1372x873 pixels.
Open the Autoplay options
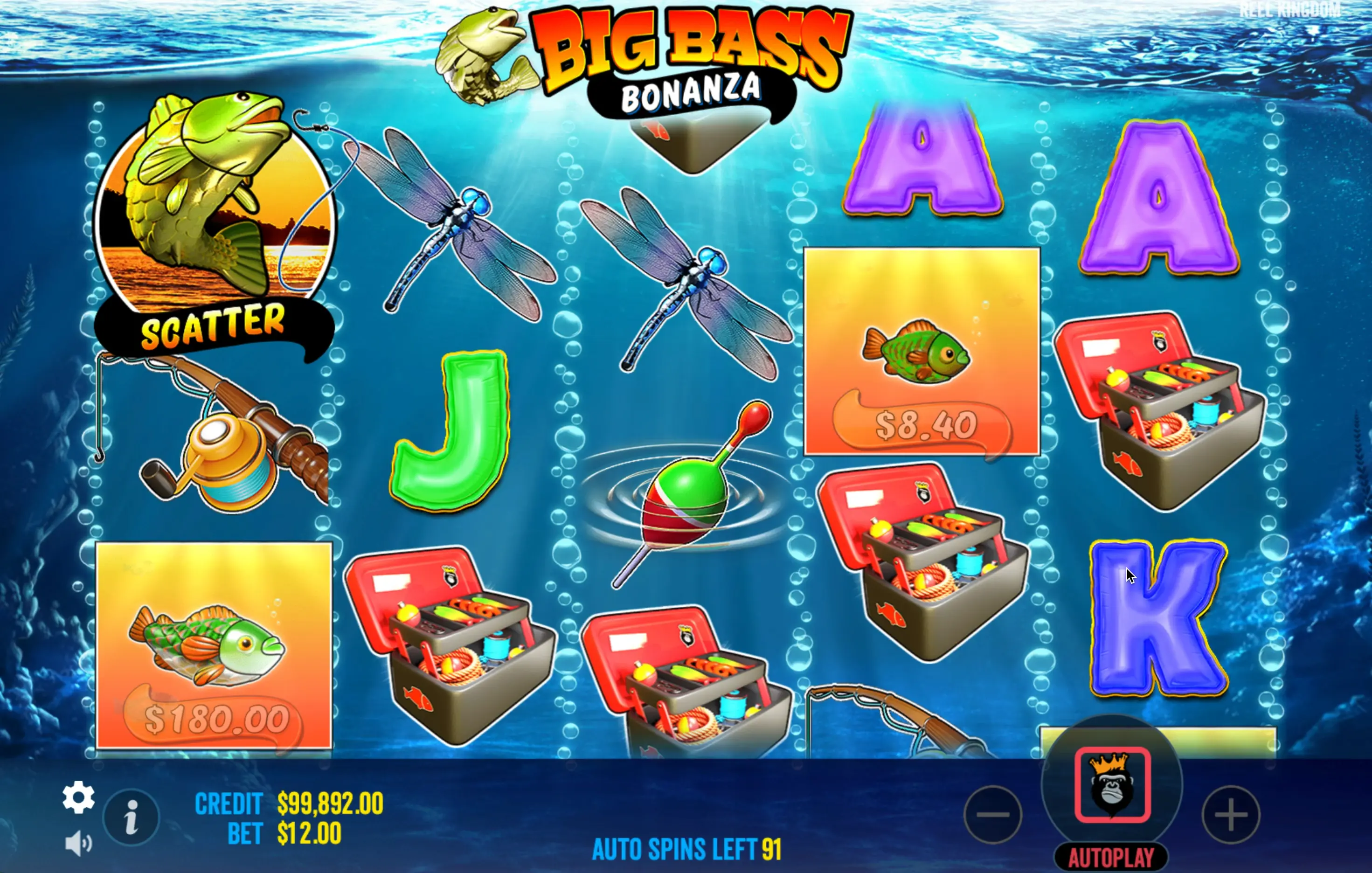tap(1111, 858)
